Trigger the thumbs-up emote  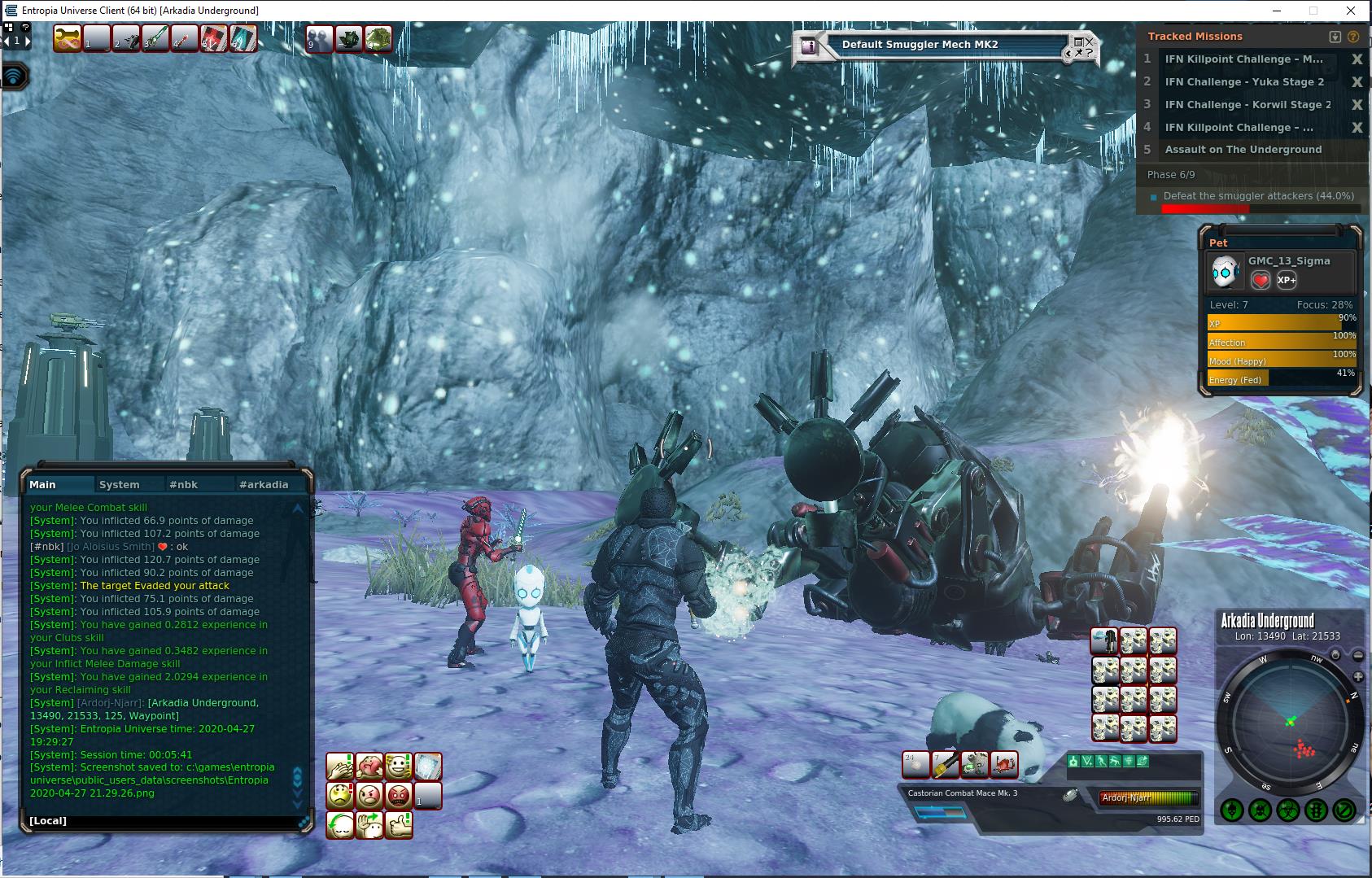point(399,825)
